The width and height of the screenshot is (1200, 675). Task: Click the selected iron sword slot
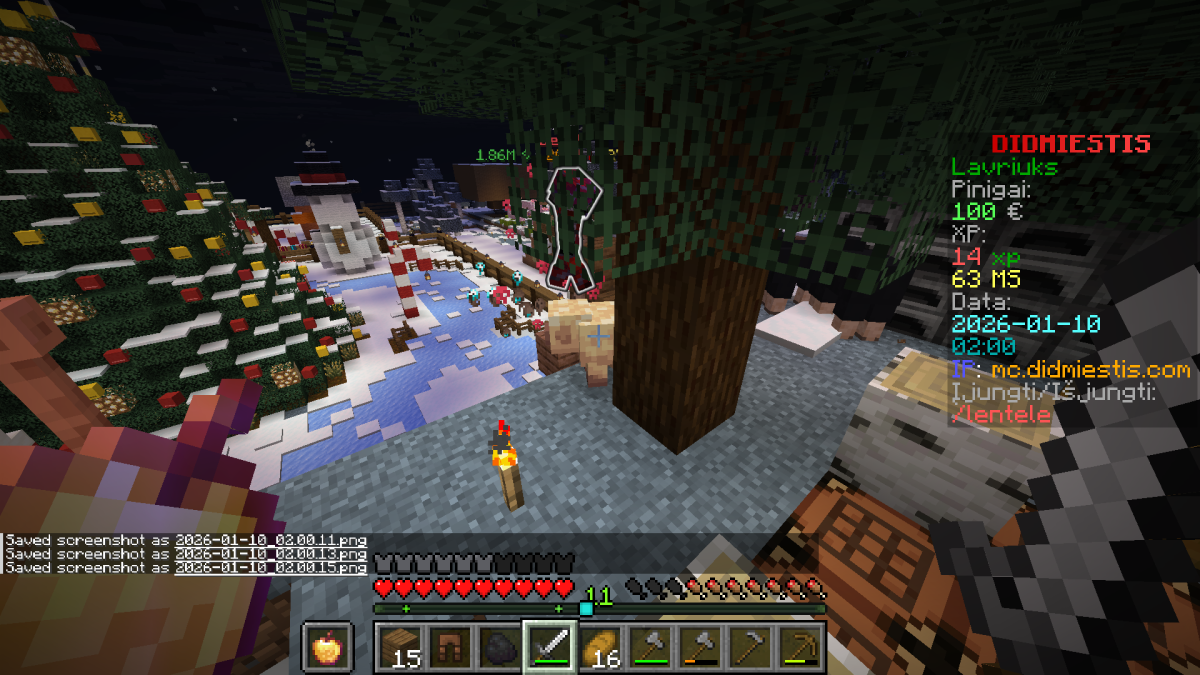550,648
